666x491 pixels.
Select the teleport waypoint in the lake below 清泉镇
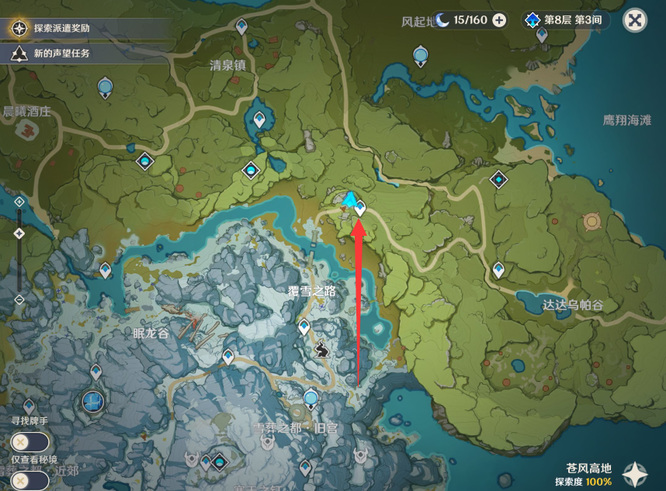(260, 121)
